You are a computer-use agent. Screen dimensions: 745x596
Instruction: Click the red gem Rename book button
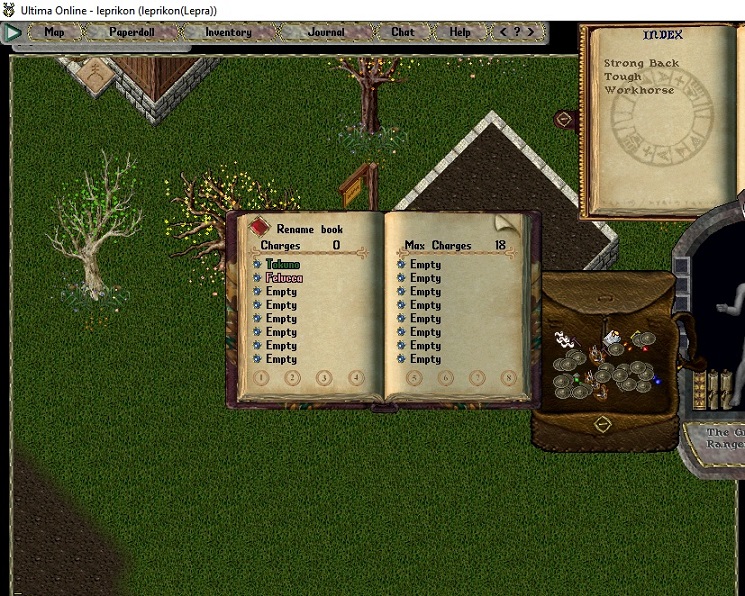[258, 227]
